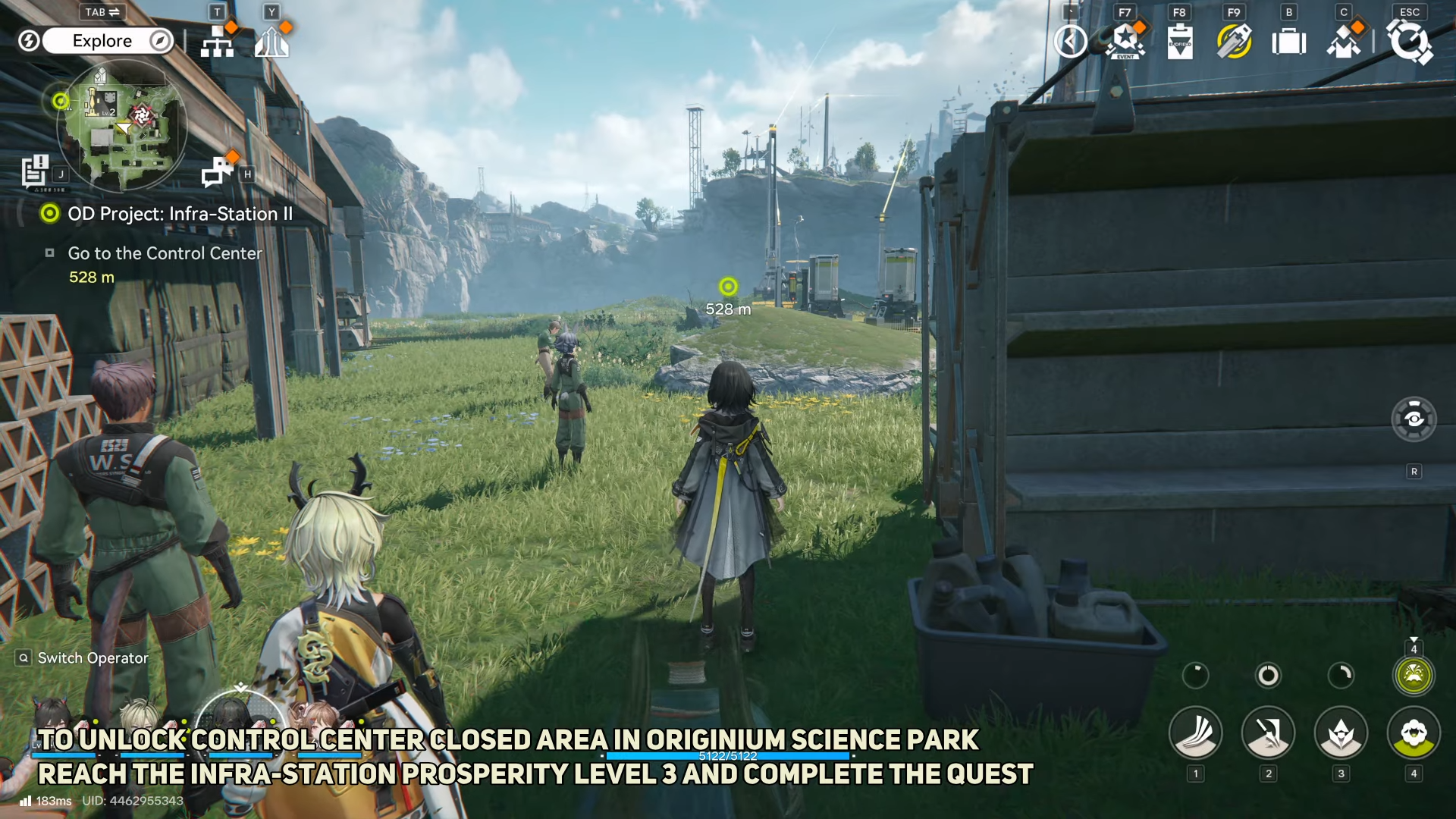Open the Endfield clipboard icon

(x=1180, y=42)
